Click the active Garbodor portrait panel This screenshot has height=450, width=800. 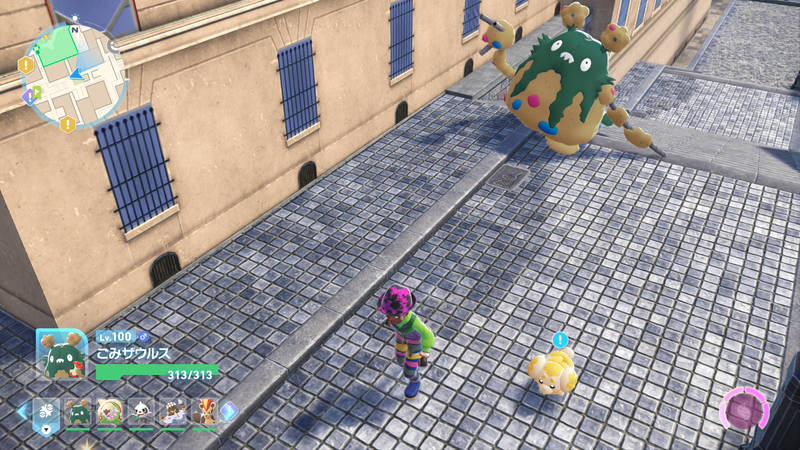tap(61, 354)
